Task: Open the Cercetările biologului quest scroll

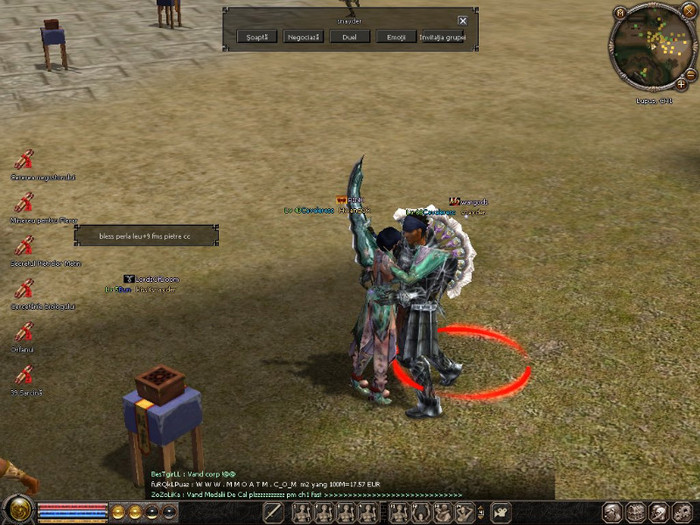Action: 25,289
